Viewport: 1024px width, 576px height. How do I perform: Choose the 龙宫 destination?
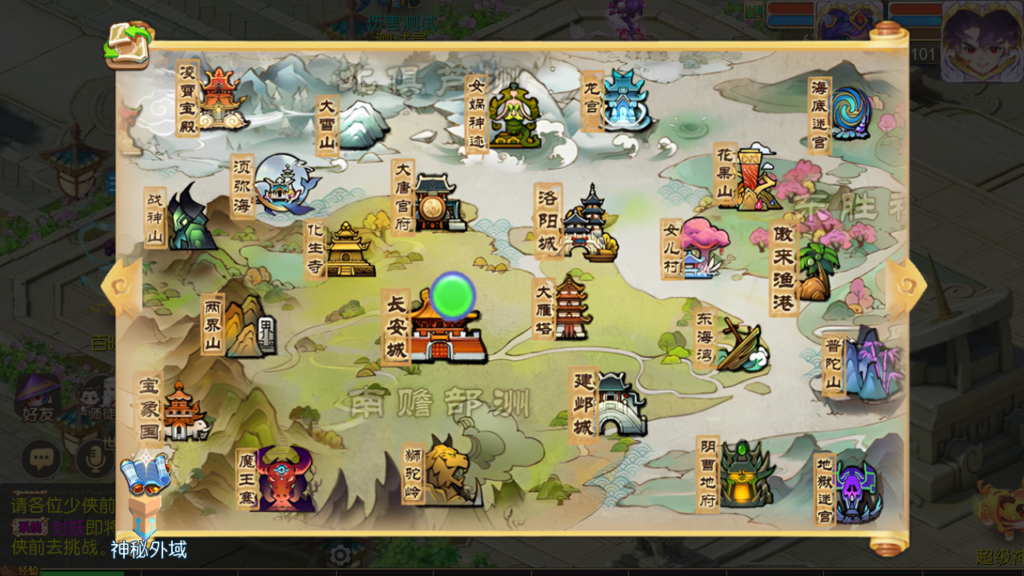pyautogui.click(x=624, y=101)
